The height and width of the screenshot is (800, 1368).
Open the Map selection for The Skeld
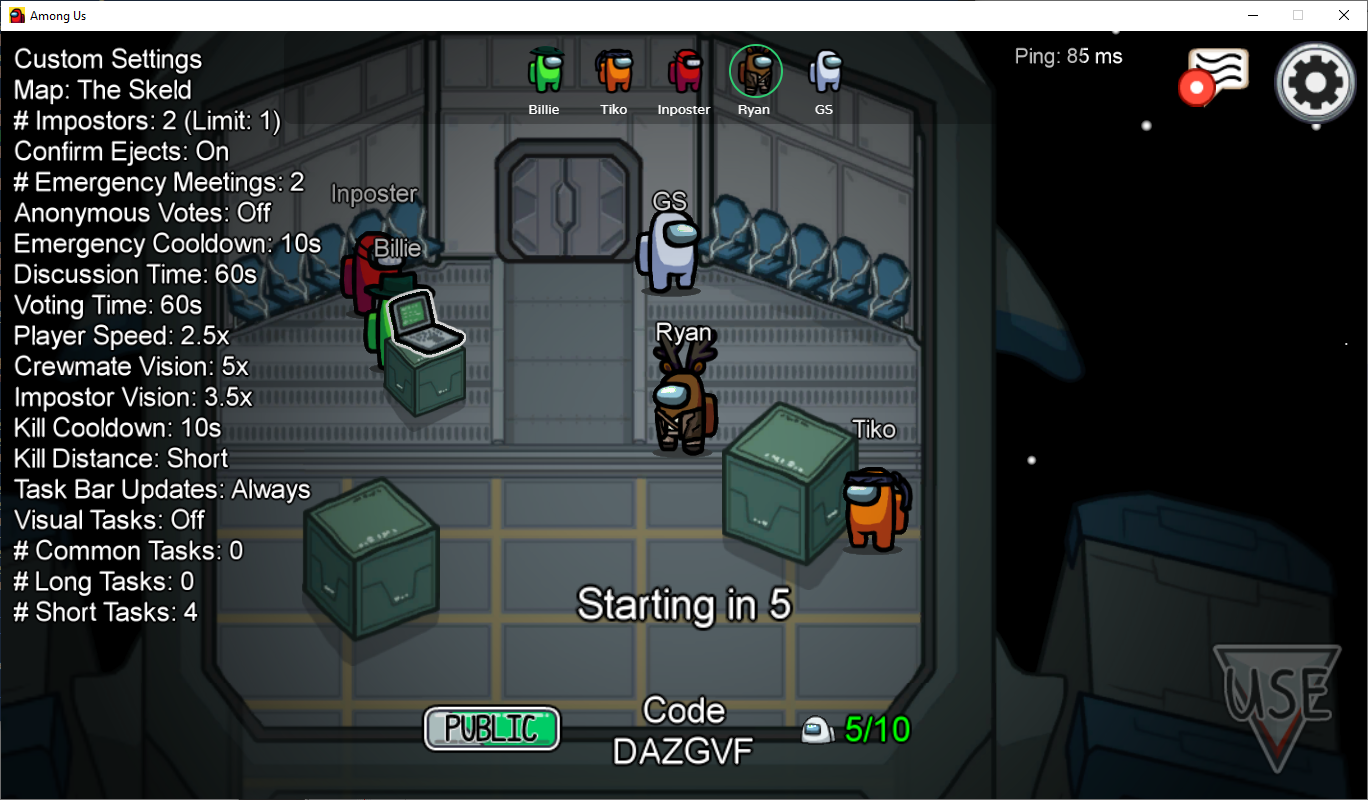102,90
